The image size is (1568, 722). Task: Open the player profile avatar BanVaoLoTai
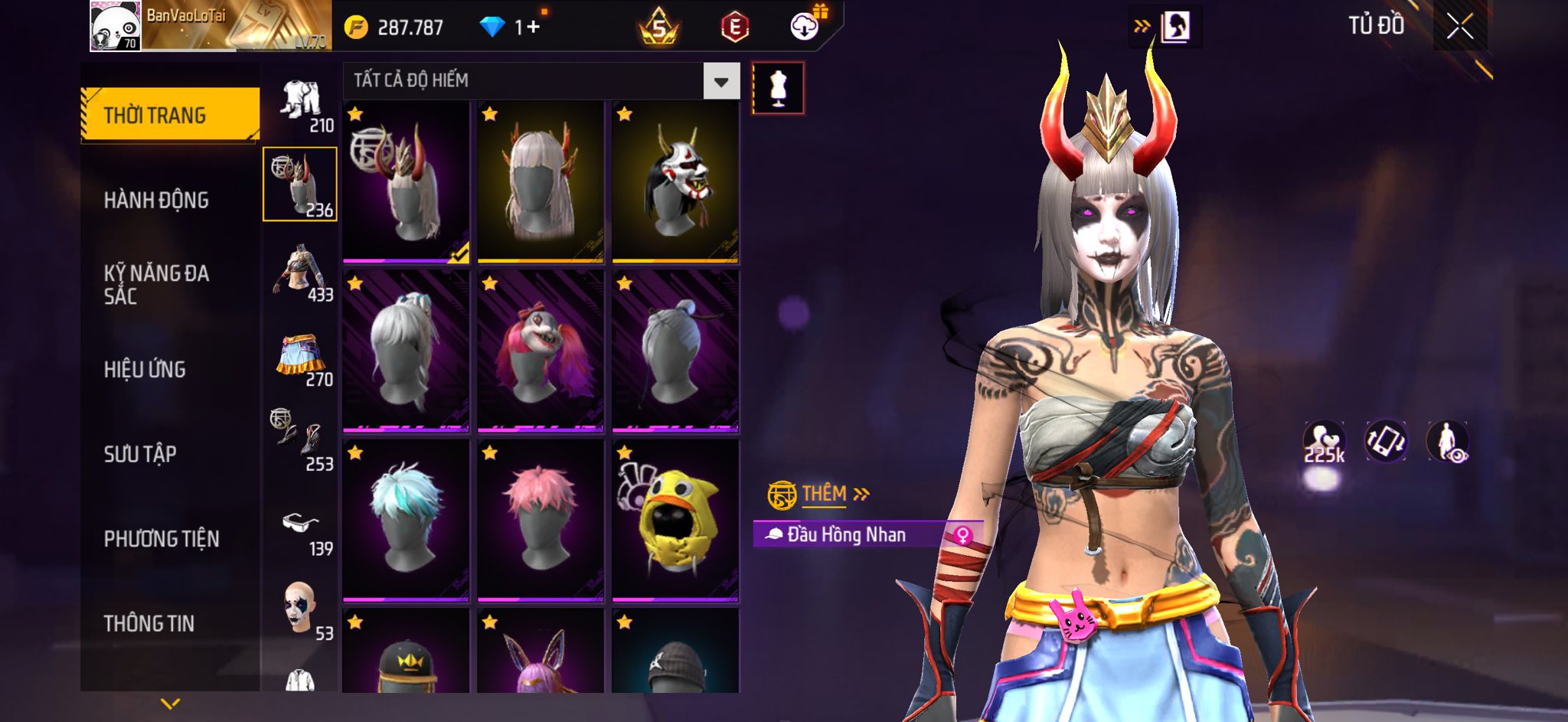coord(116,26)
